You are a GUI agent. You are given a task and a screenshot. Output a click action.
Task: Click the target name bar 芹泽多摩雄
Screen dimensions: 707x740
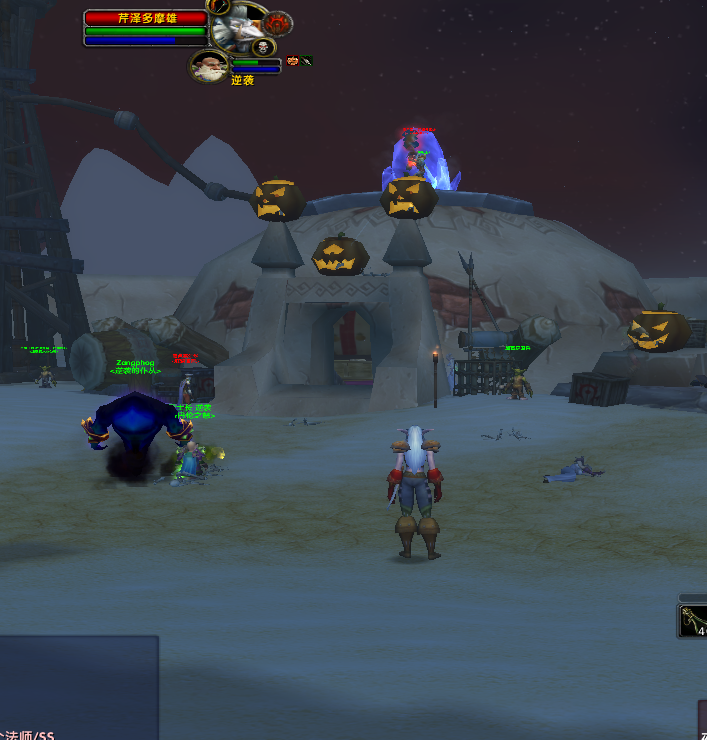pyautogui.click(x=146, y=18)
